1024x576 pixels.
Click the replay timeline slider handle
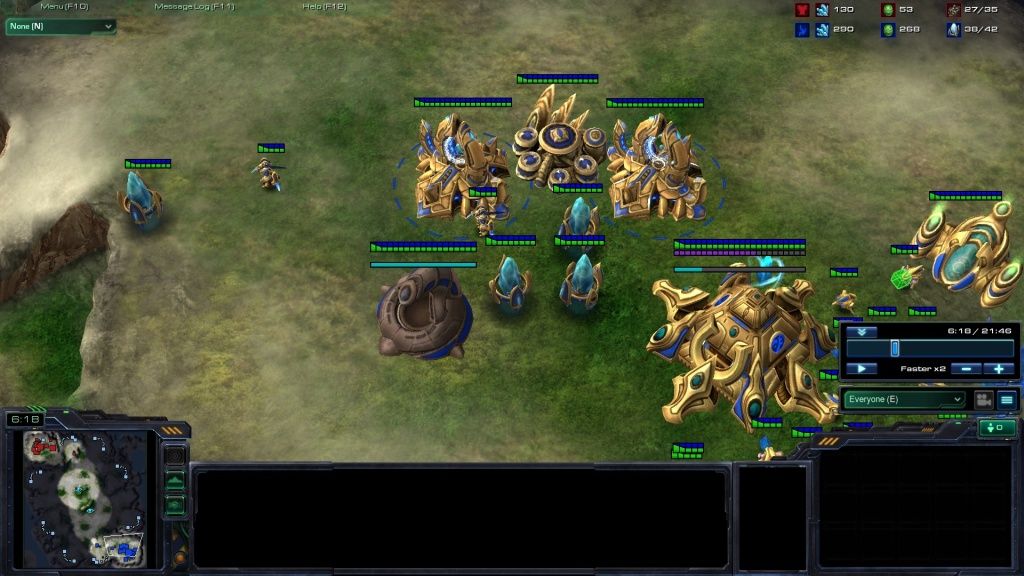tap(895, 348)
